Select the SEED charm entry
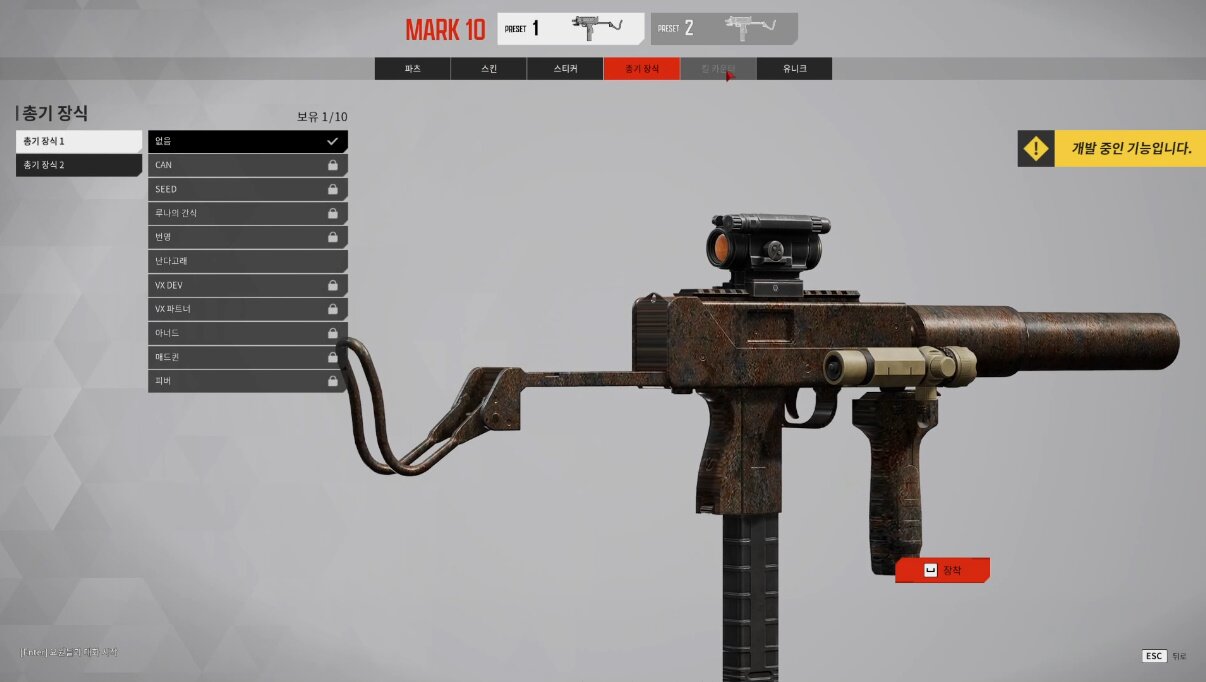1206x682 pixels. pyautogui.click(x=247, y=189)
